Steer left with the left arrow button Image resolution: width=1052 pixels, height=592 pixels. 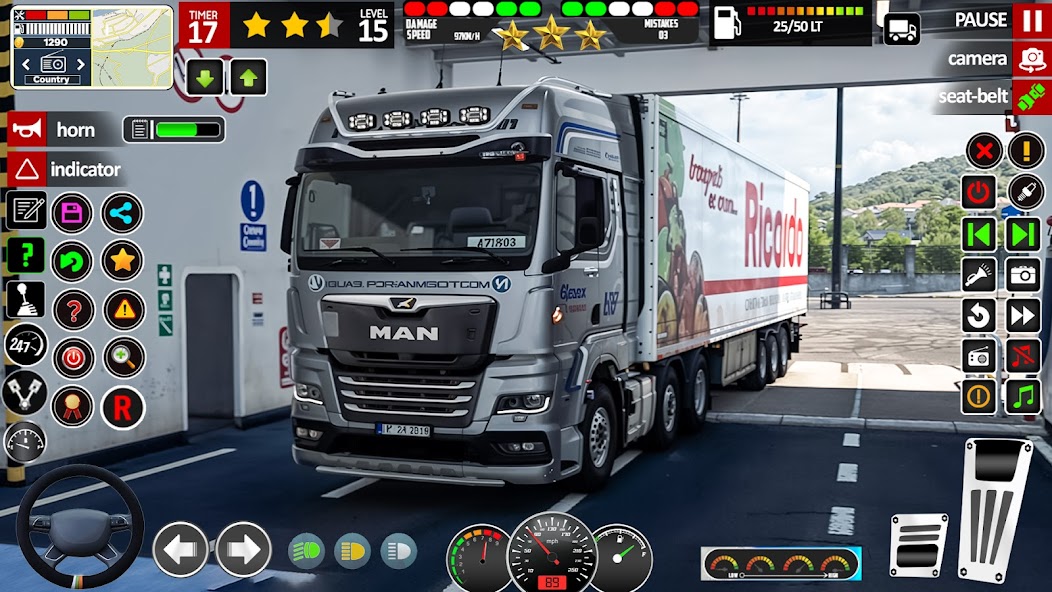click(x=180, y=549)
